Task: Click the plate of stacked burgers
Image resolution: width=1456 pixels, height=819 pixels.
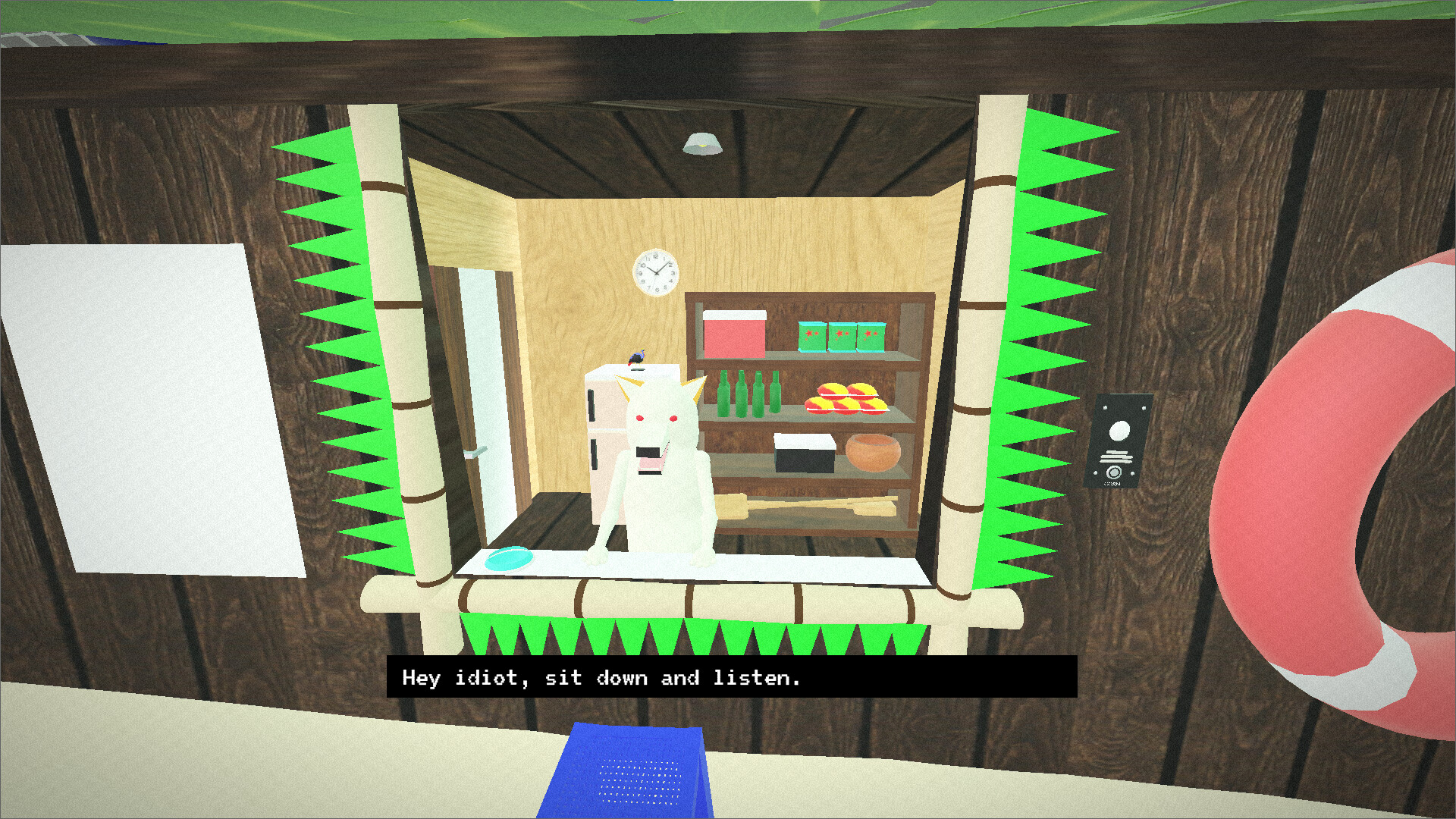Action: (844, 402)
